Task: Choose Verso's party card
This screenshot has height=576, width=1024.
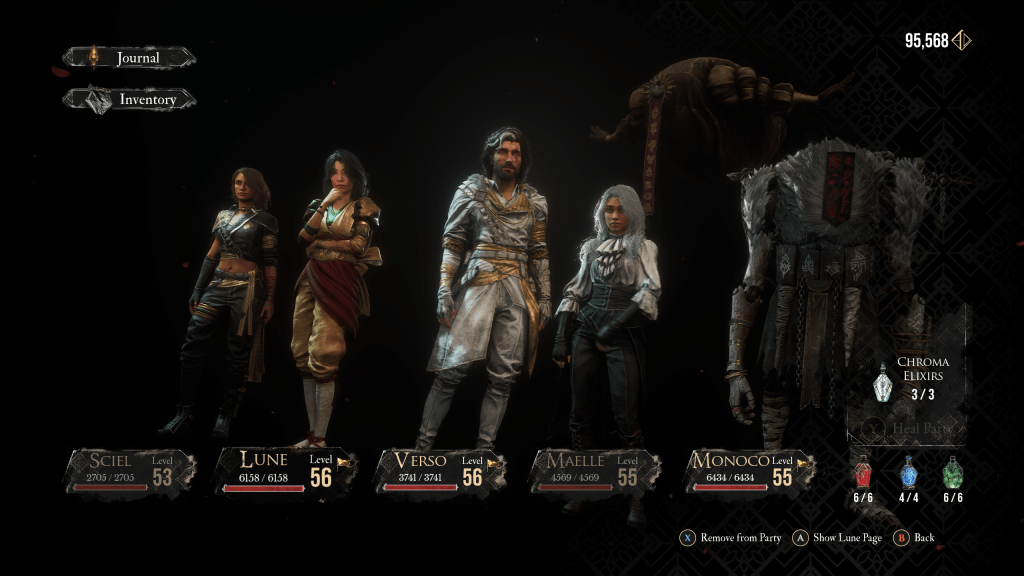Action: [x=439, y=470]
